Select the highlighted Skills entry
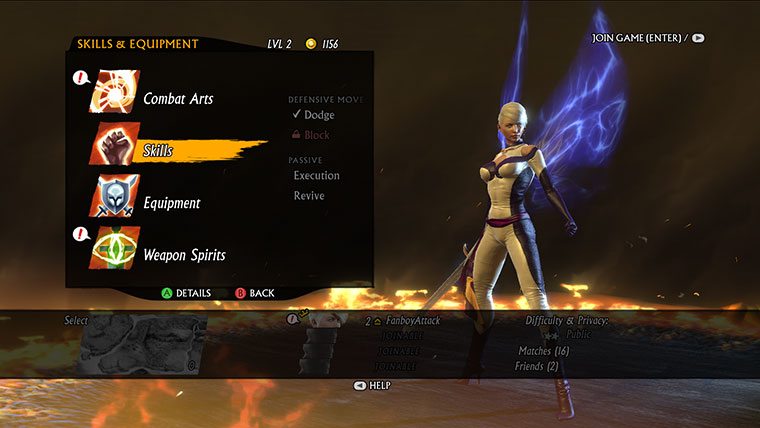The width and height of the screenshot is (760, 428). click(158, 151)
